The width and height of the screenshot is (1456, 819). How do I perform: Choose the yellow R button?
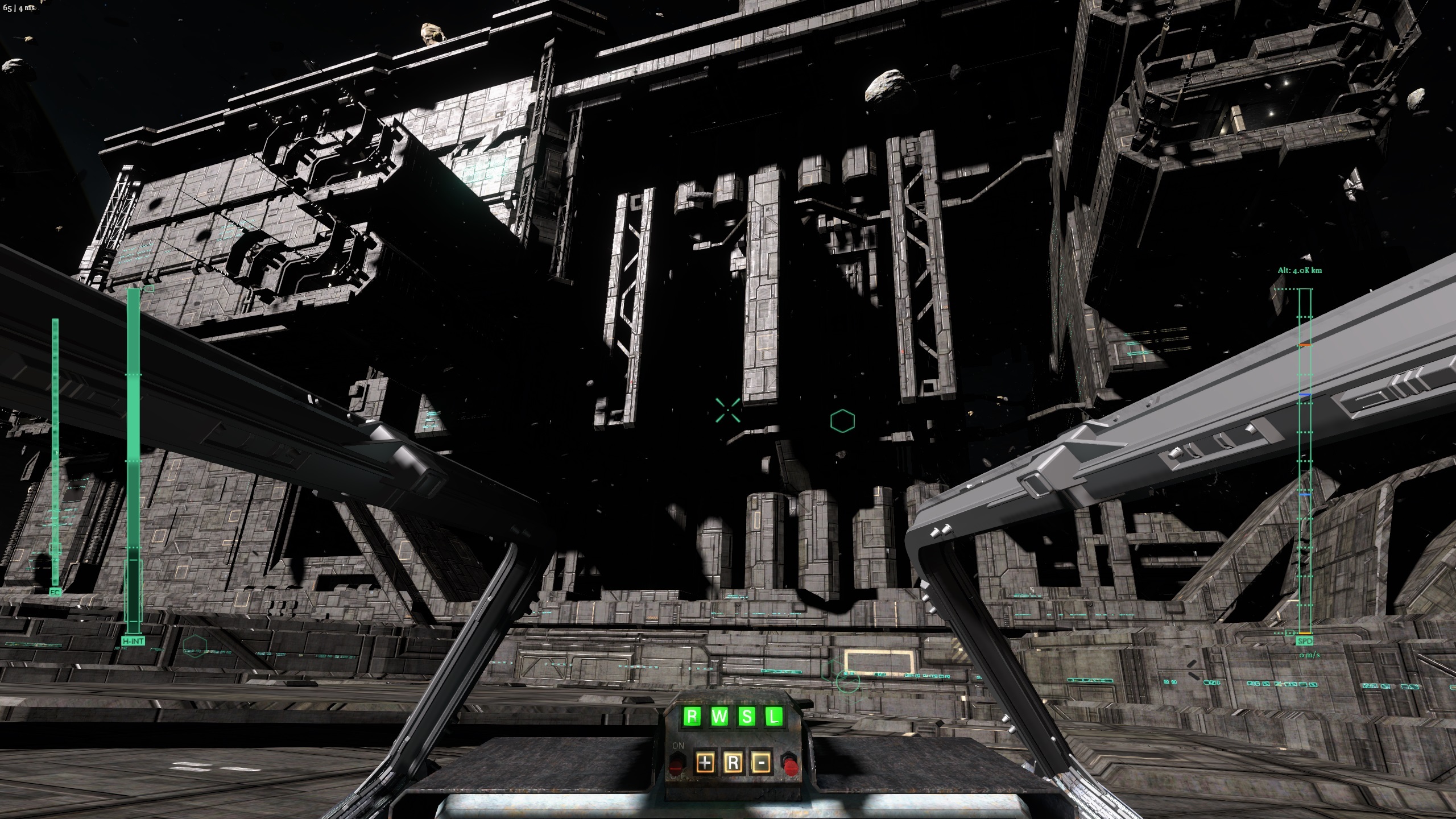[733, 763]
